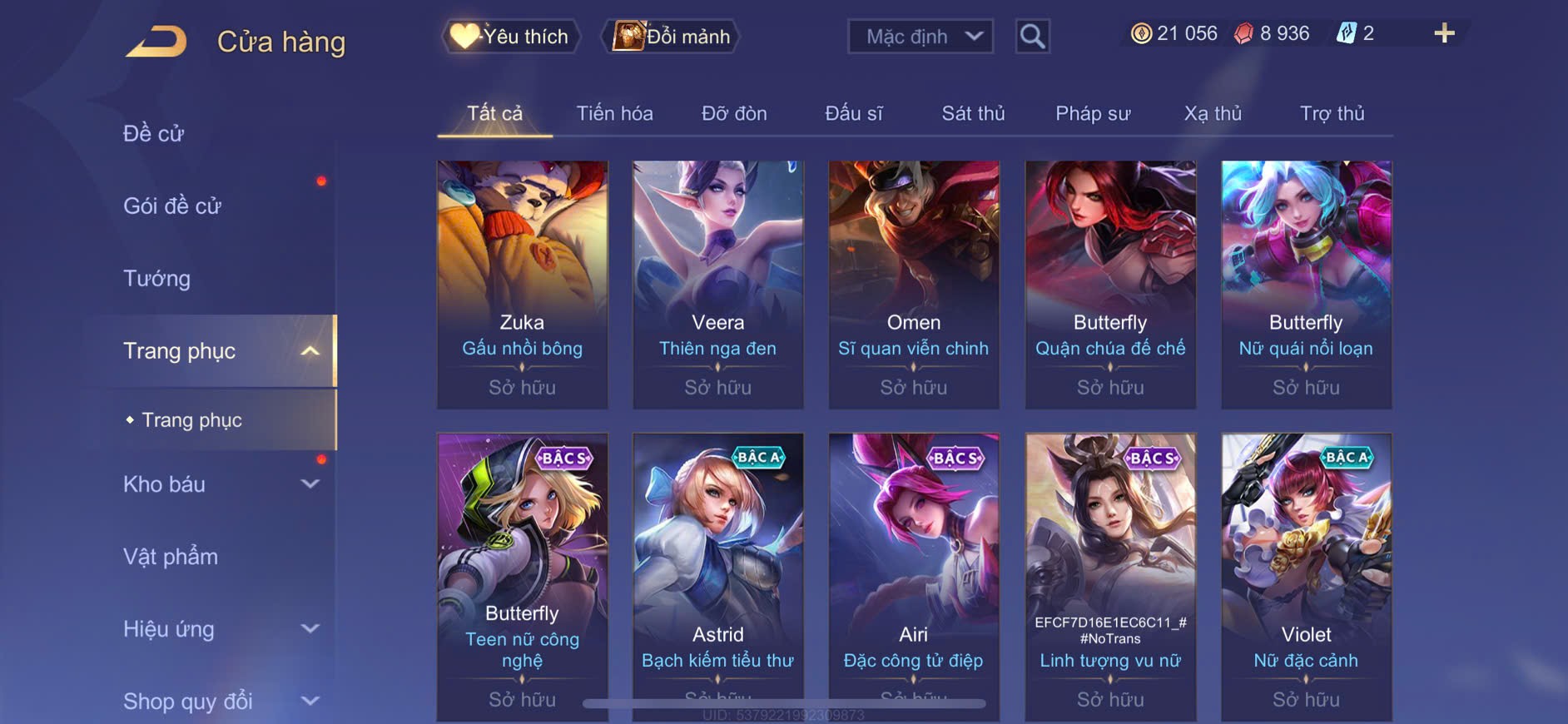Viewport: 1568px width, 724px height.
Task: Go back using the golden arrow
Action: pyautogui.click(x=156, y=42)
